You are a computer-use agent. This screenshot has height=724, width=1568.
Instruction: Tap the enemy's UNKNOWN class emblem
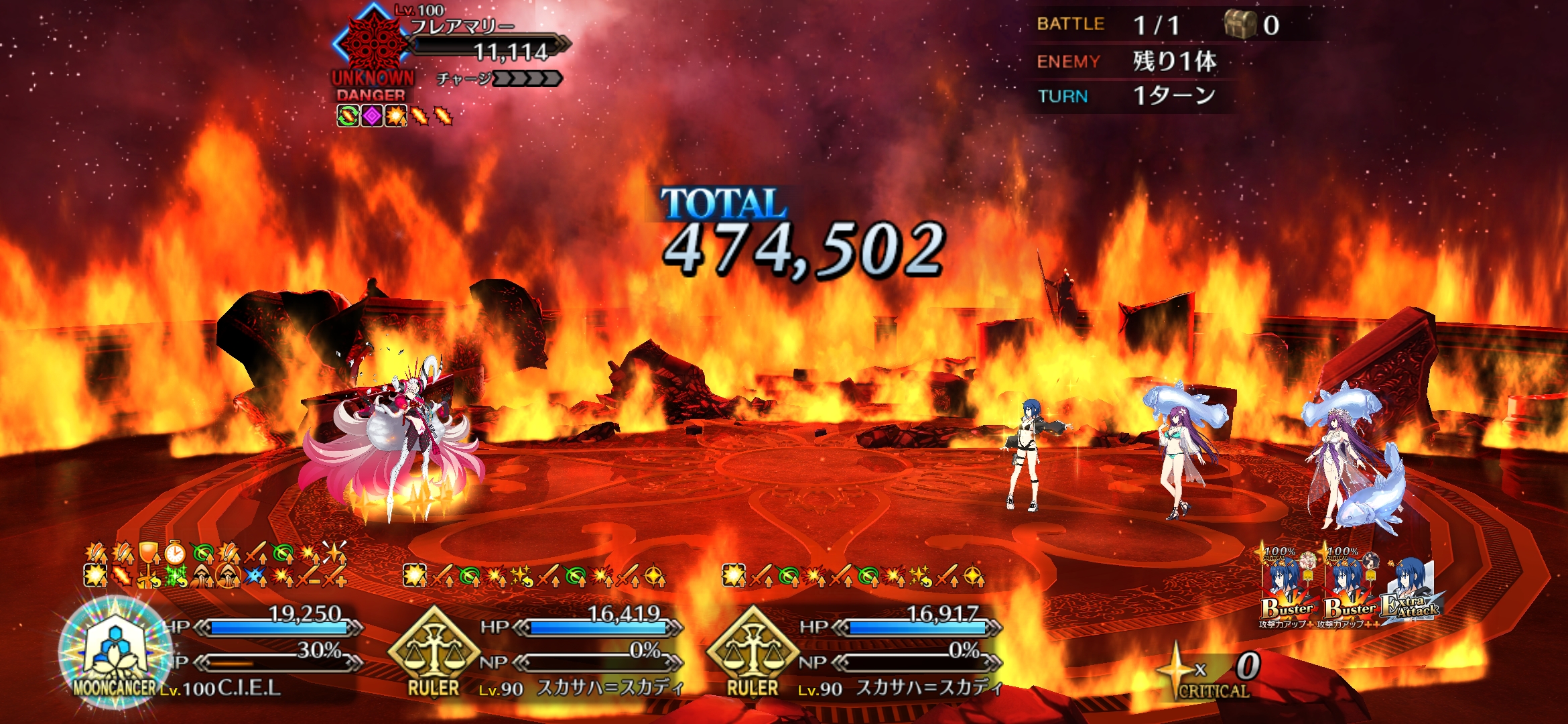tap(371, 42)
